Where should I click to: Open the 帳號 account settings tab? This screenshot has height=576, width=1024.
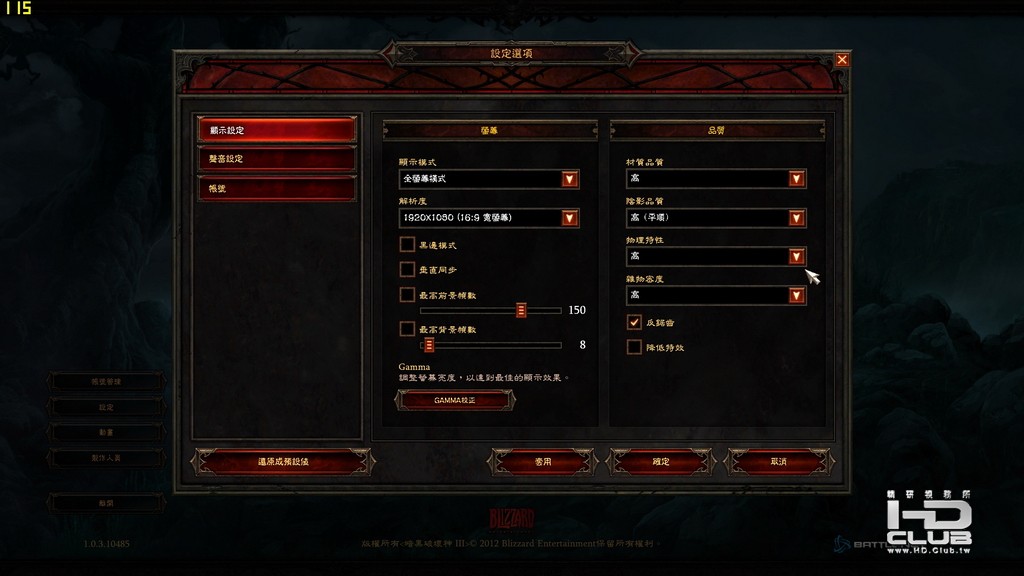[276, 188]
